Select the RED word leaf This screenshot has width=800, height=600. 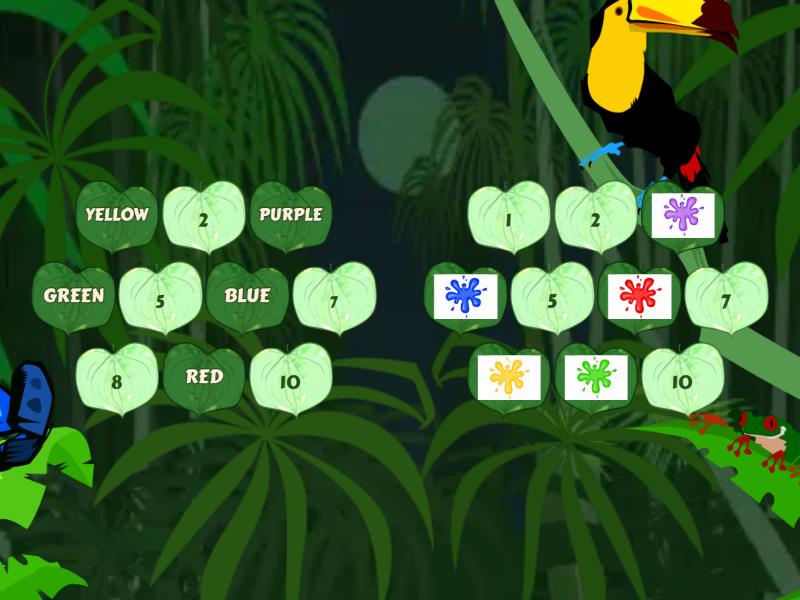tap(204, 378)
